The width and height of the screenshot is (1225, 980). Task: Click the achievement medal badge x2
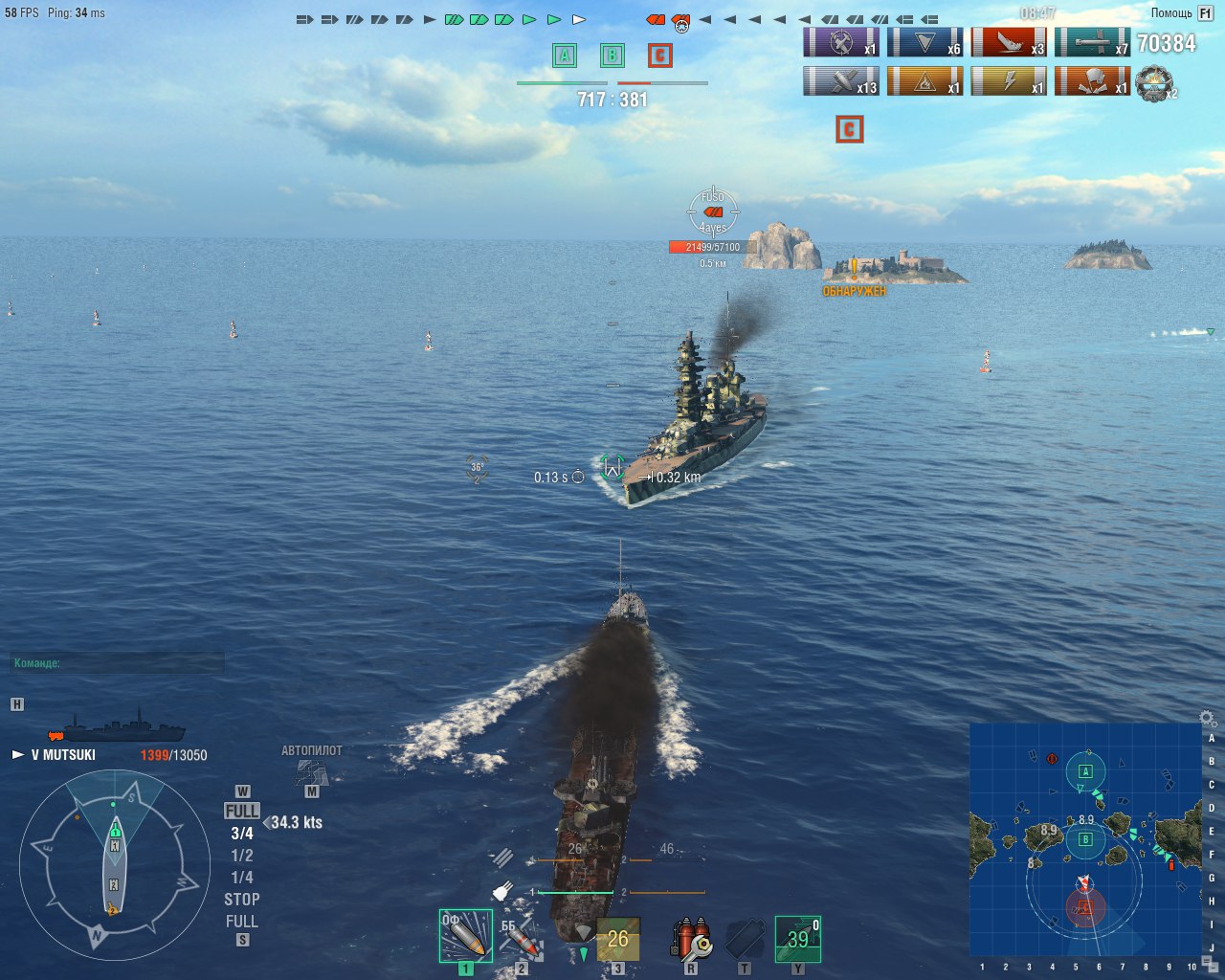1155,83
